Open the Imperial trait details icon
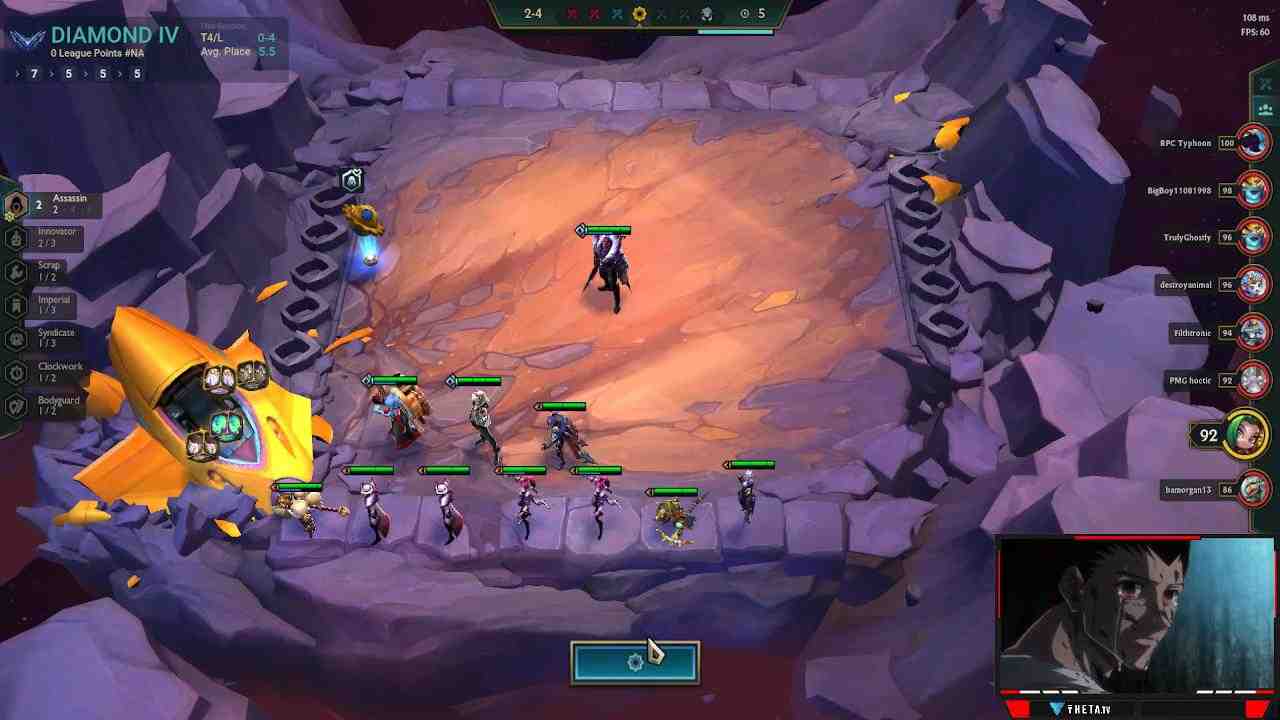This screenshot has width=1280, height=720. (x=16, y=303)
